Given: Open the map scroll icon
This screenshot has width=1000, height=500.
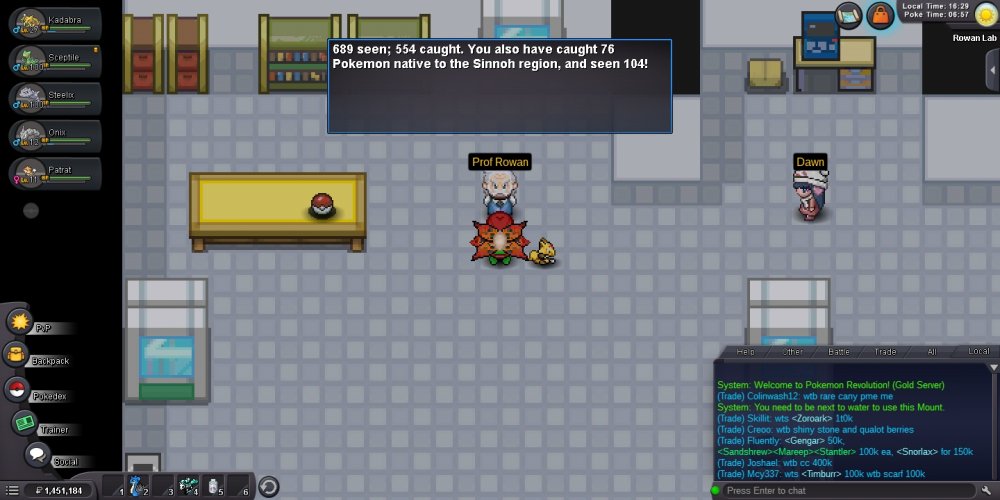Looking at the screenshot, I should pos(849,13).
